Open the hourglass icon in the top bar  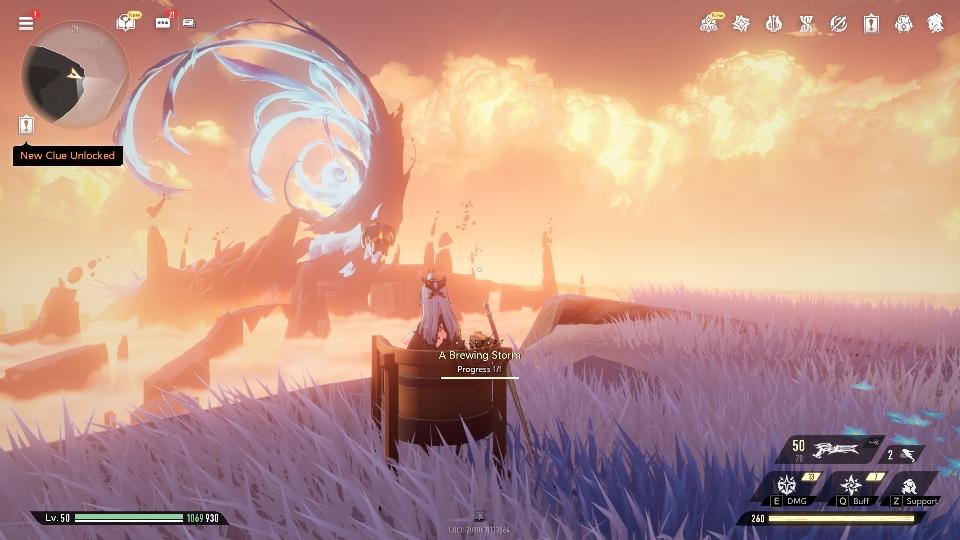806,23
